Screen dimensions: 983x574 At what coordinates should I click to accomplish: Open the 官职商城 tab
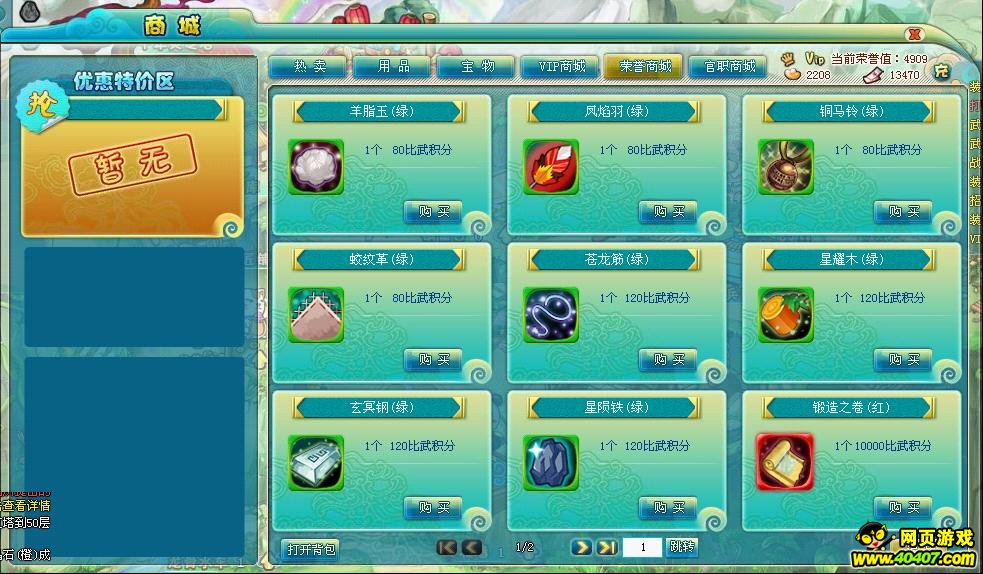[x=728, y=67]
